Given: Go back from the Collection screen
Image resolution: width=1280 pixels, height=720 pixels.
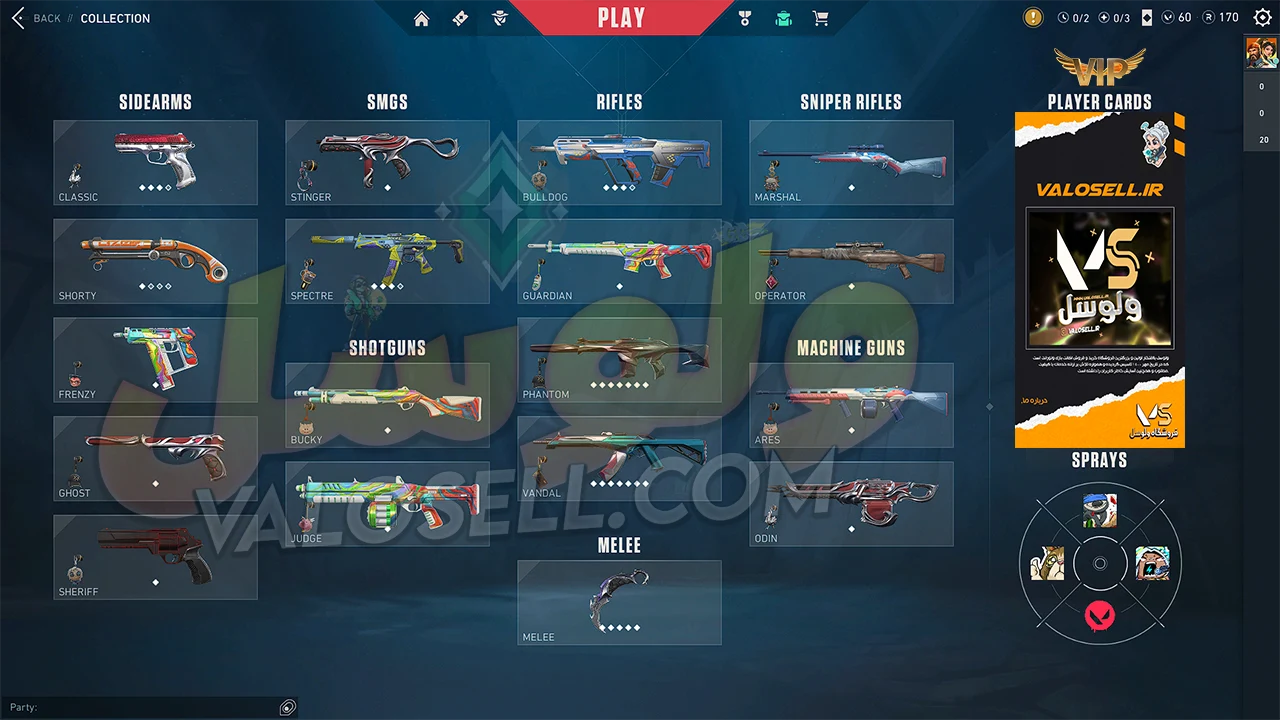Looking at the screenshot, I should [x=36, y=18].
